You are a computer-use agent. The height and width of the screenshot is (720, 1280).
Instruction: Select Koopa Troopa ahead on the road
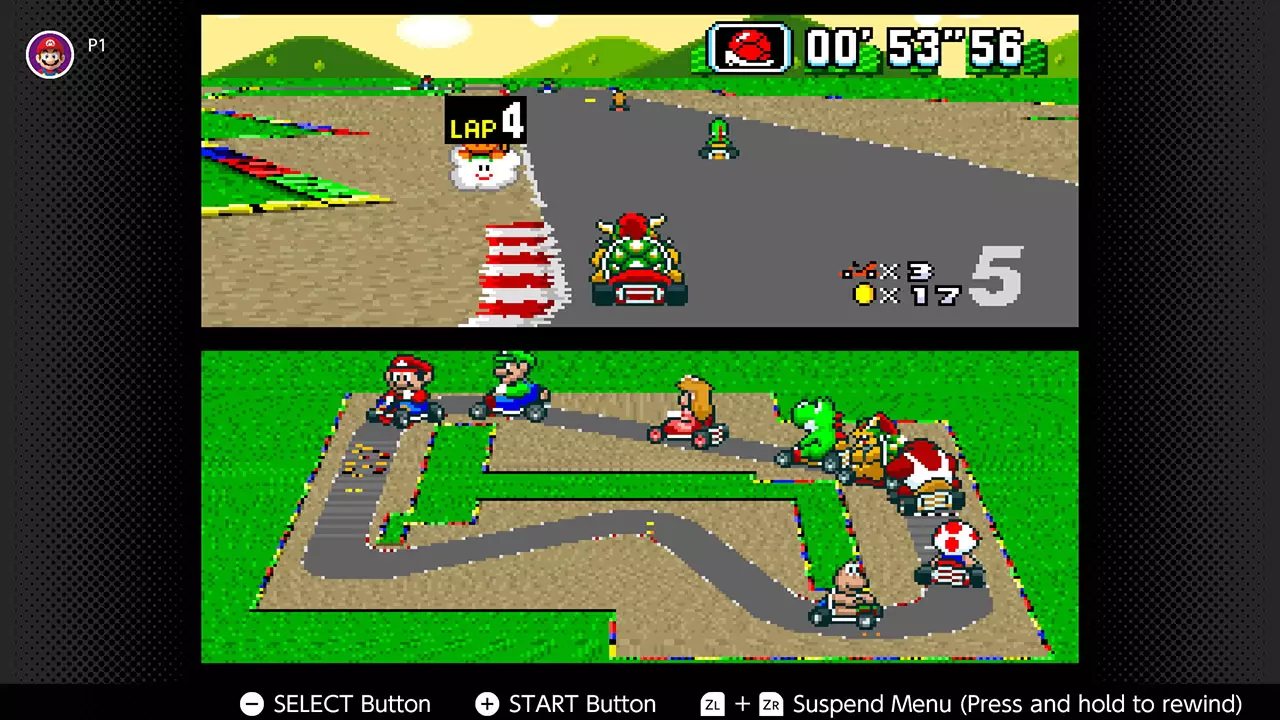(x=718, y=140)
